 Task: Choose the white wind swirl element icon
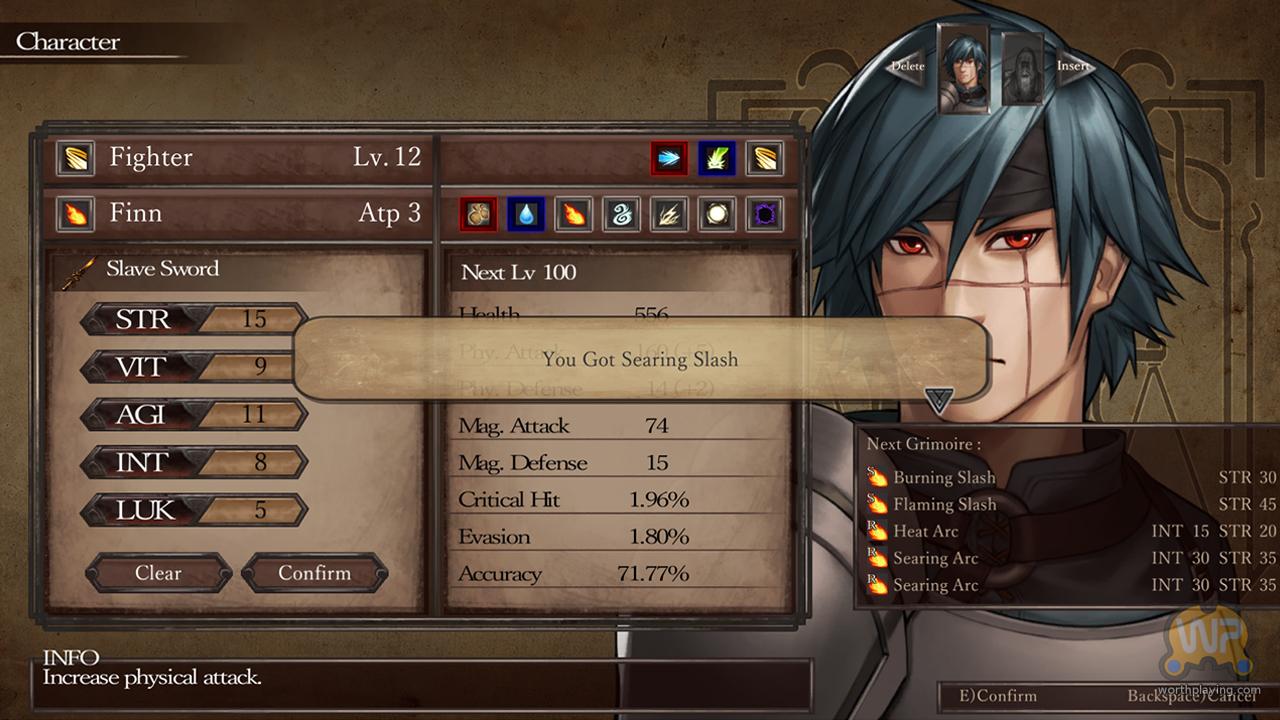(x=621, y=214)
